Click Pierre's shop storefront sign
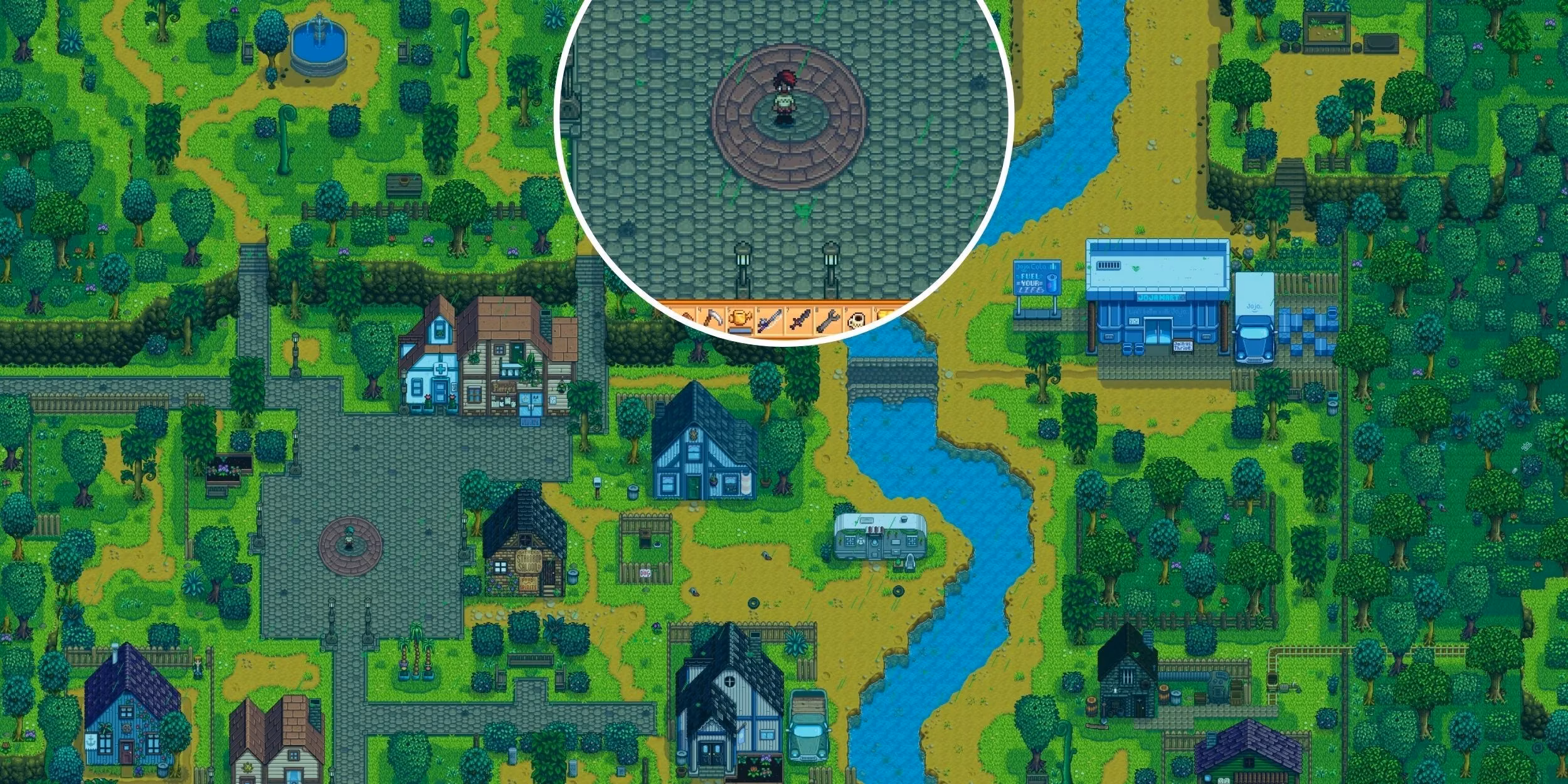 click(504, 389)
